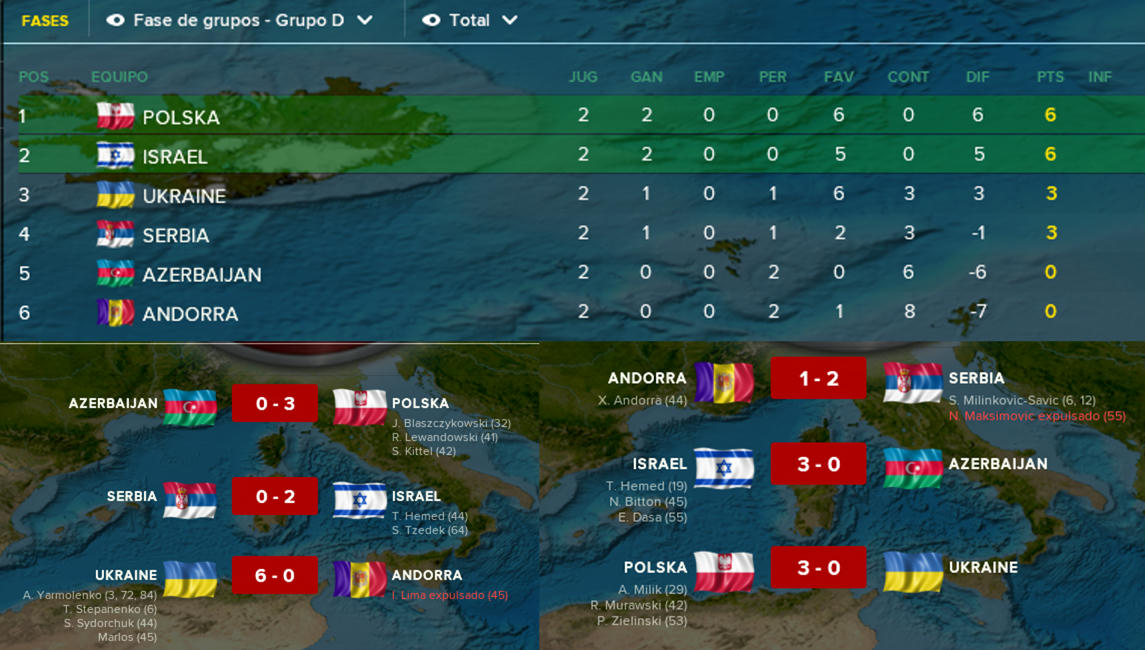View the Israel 3 - 0 Azerbaijan match score

click(x=818, y=465)
